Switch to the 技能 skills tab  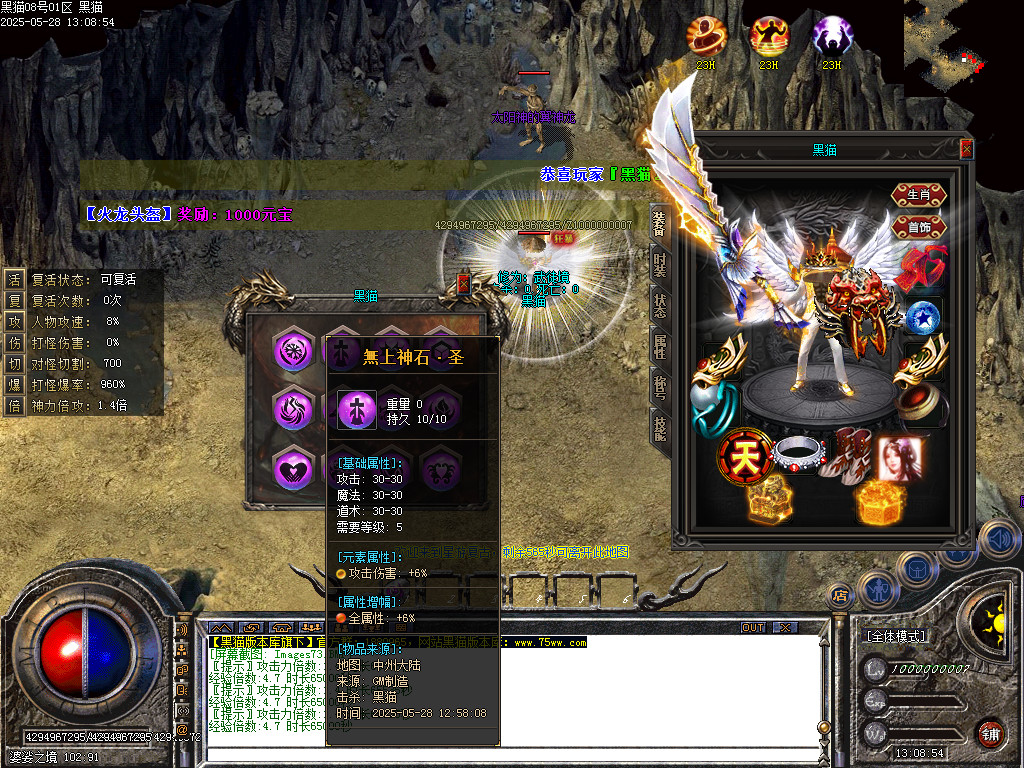659,430
